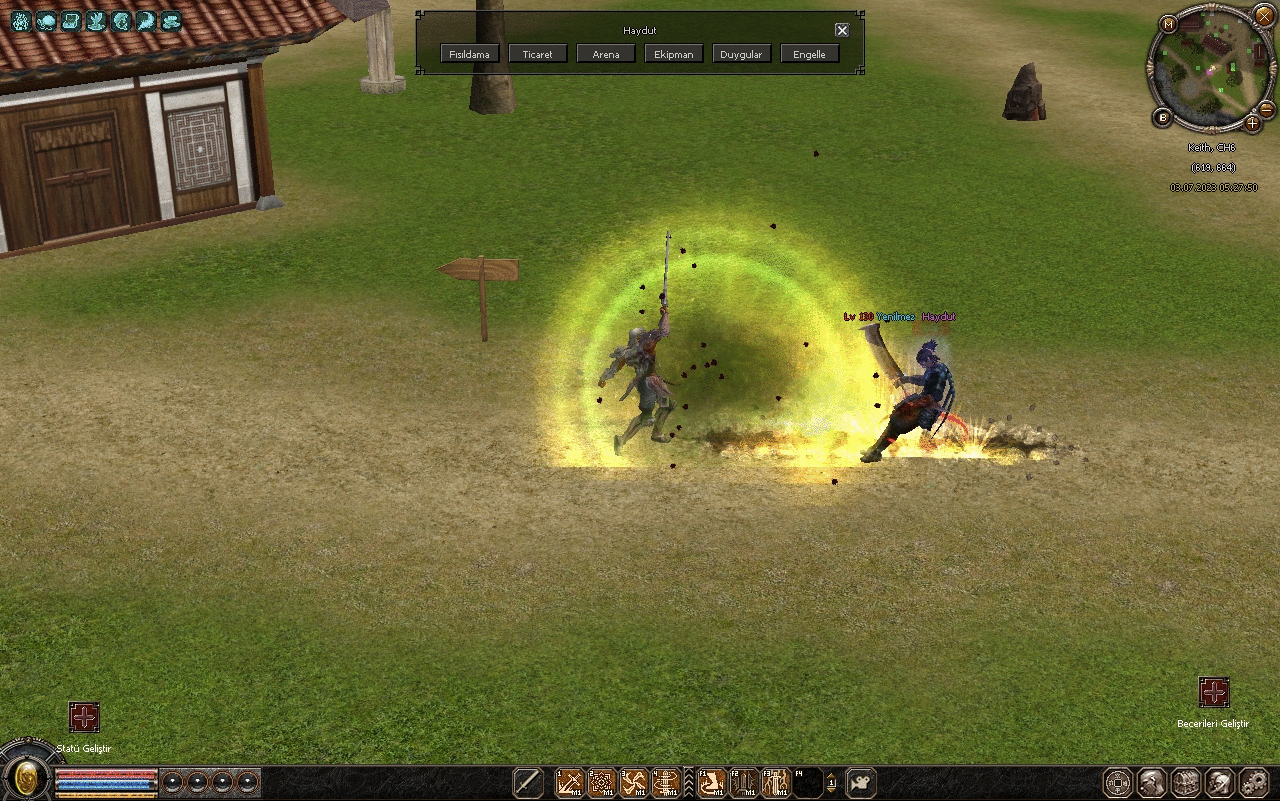This screenshot has height=801, width=1280.
Task: Zoom in the minimap with the plus button
Action: (x=1253, y=124)
